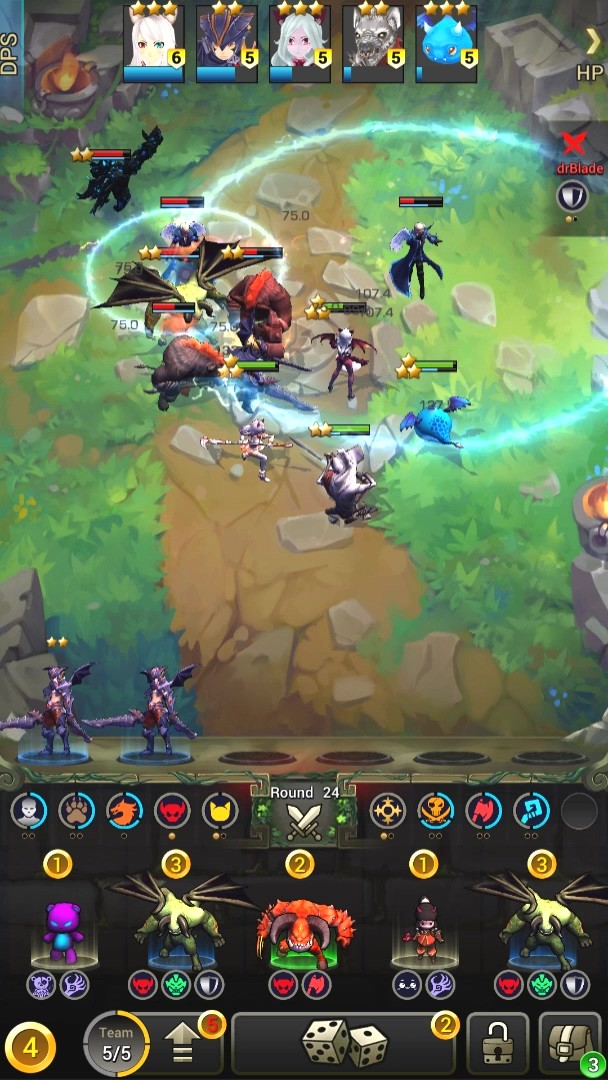Show the crosshair synergy details
This screenshot has width=608, height=1080.
pyautogui.click(x=387, y=811)
